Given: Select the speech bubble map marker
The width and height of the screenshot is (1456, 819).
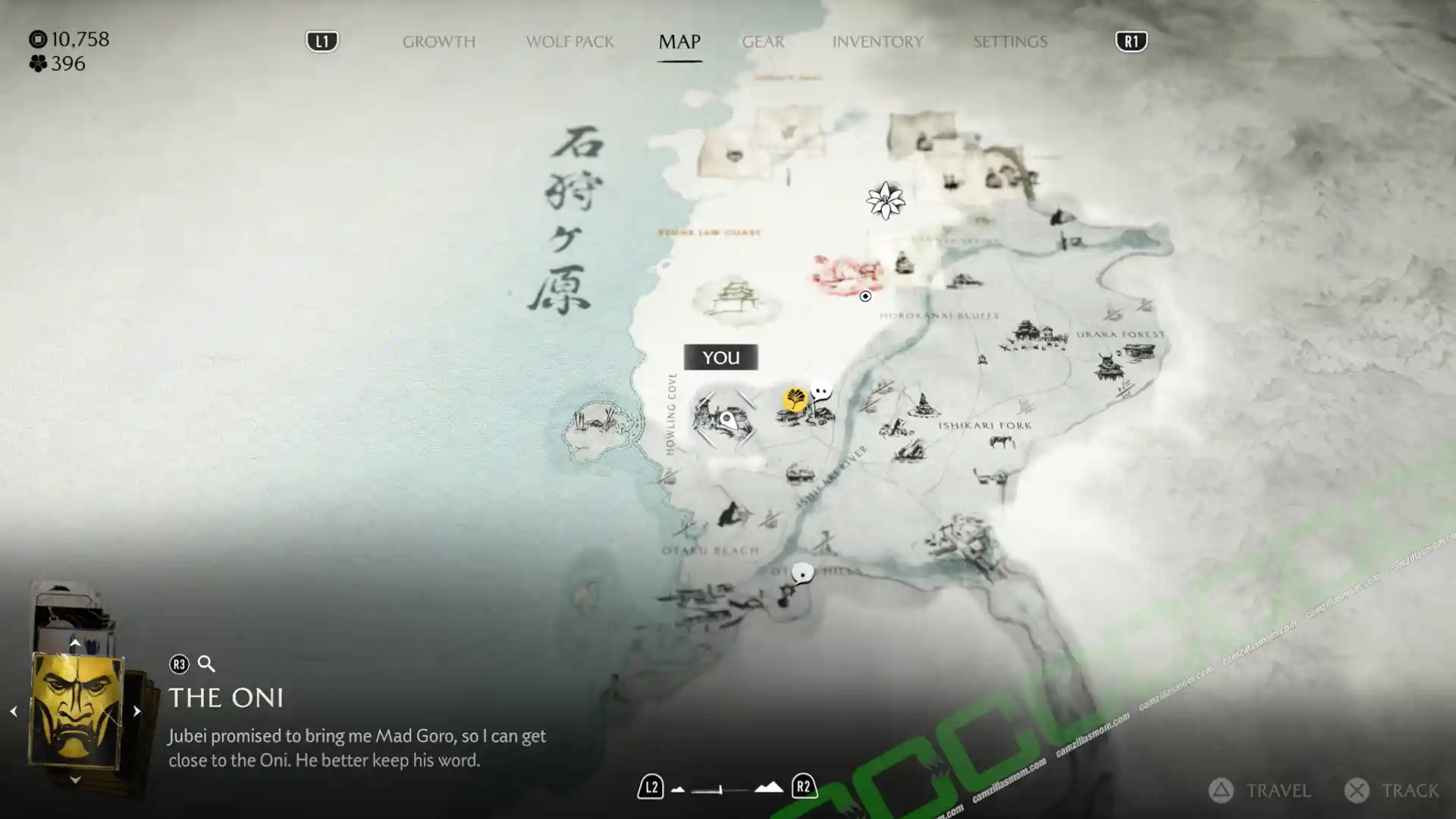Looking at the screenshot, I should point(821,391).
